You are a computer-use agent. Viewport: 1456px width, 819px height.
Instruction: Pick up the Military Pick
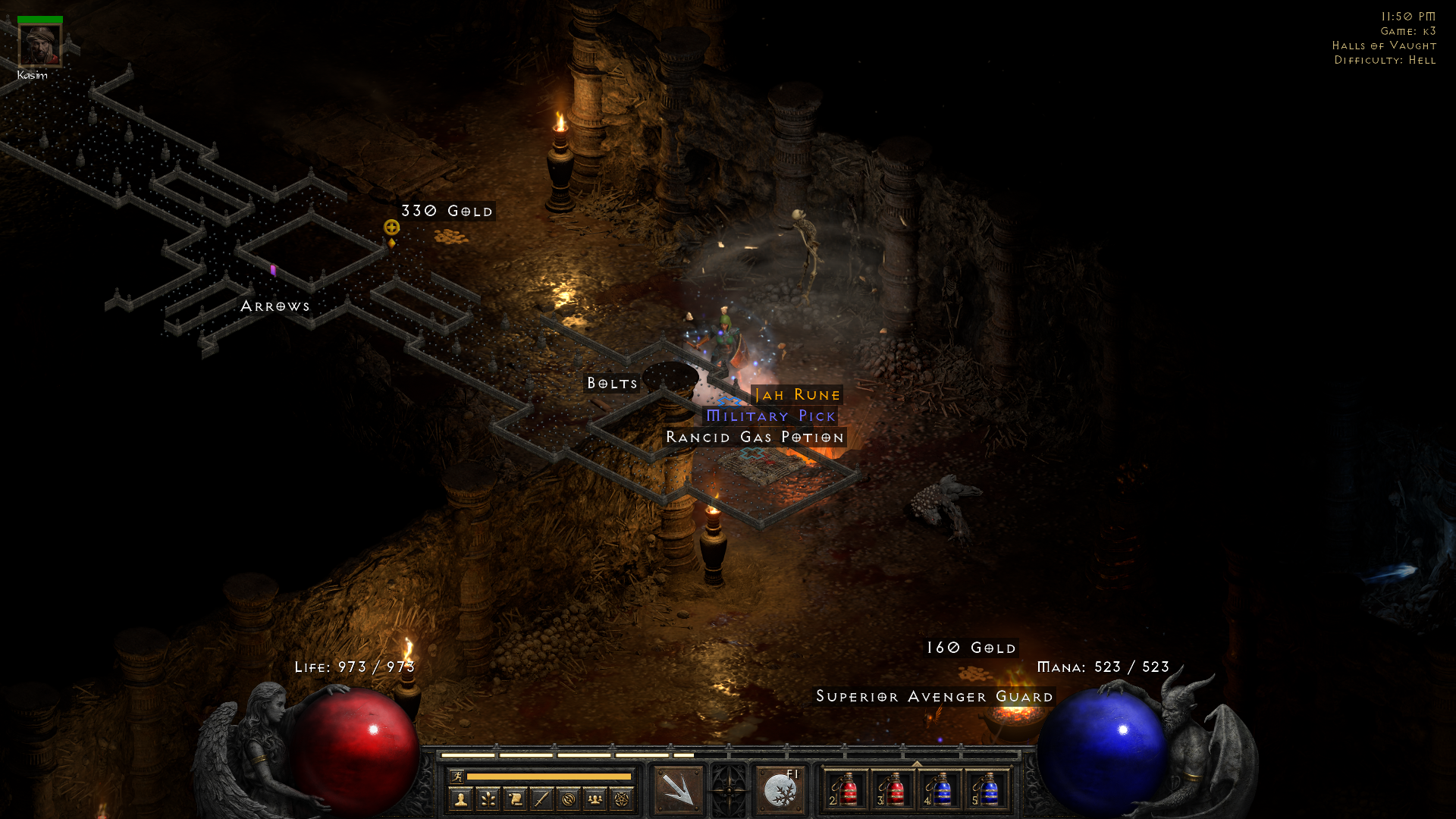pos(771,416)
